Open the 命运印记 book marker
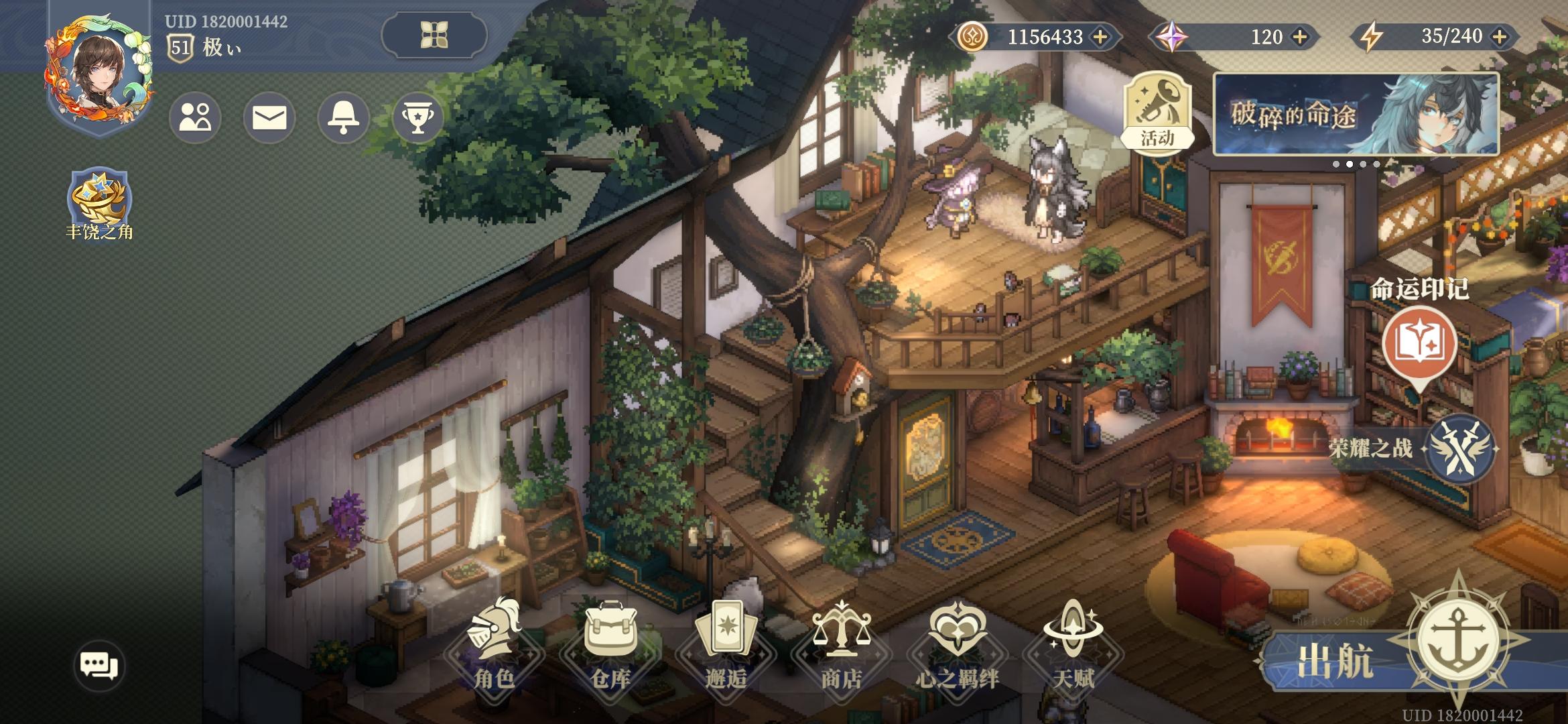This screenshot has width=1568, height=724. [1419, 343]
